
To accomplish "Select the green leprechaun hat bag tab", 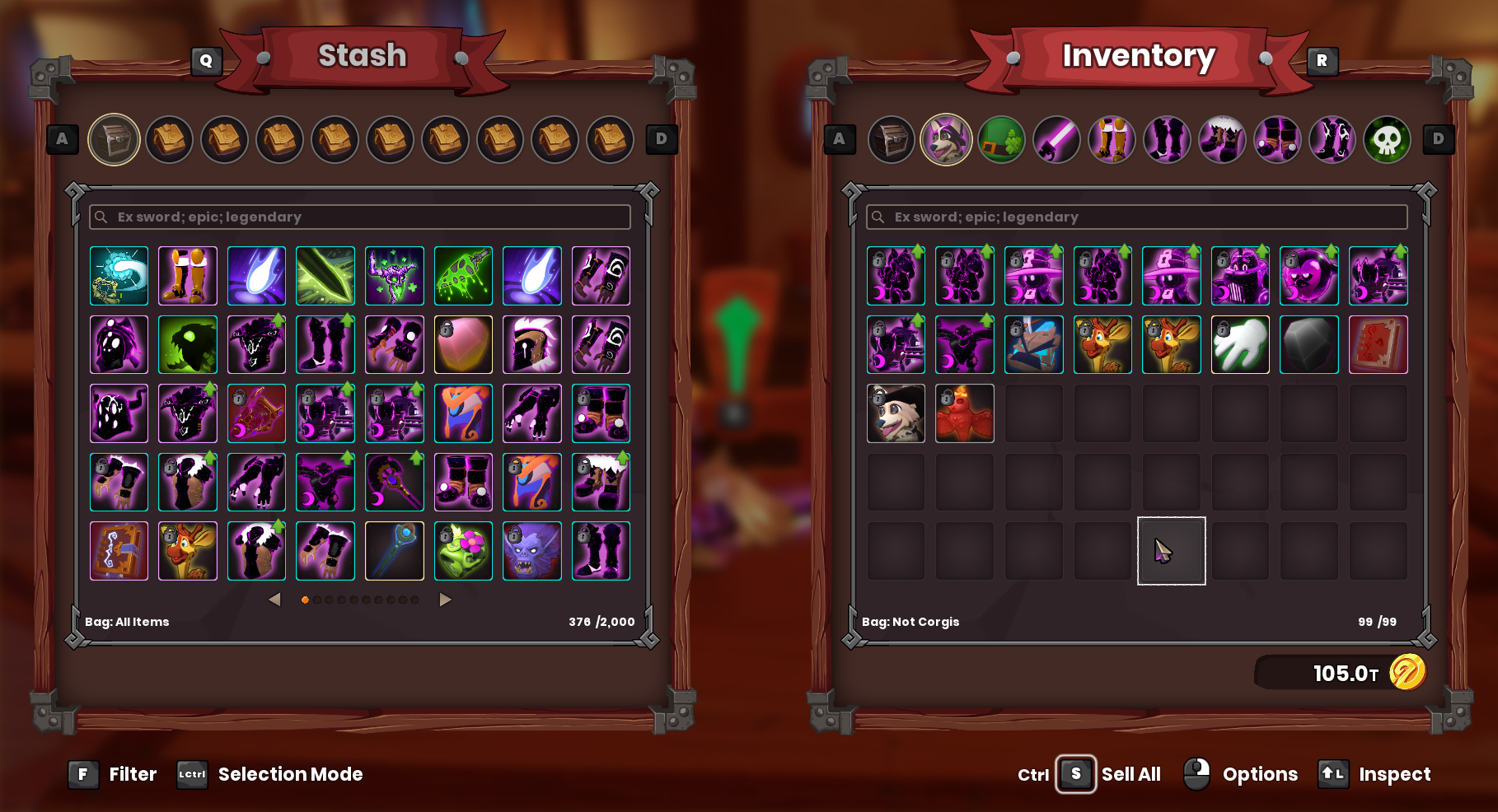I will [1002, 139].
